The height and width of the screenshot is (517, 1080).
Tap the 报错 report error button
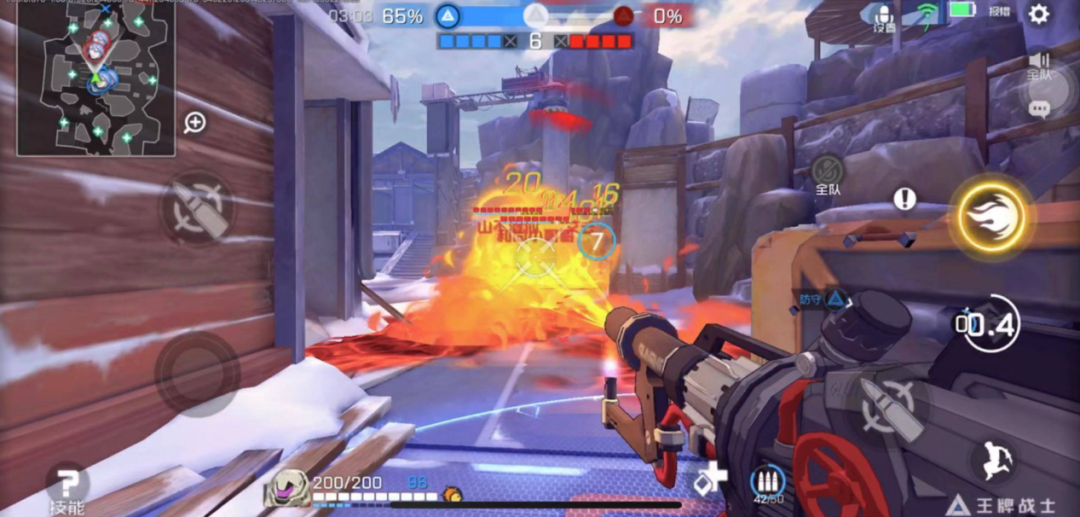[x=1000, y=11]
